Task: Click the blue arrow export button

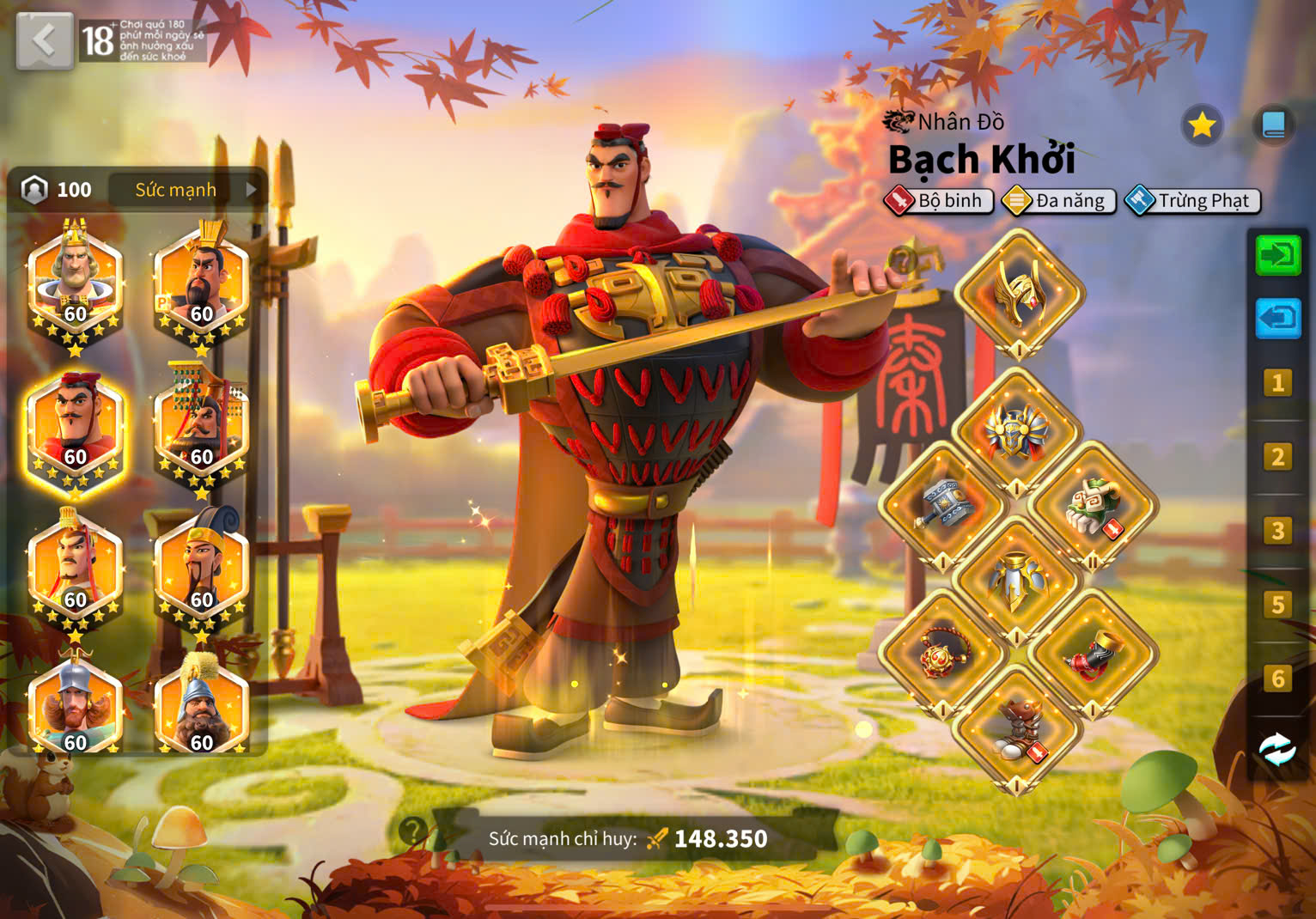Action: click(1277, 319)
